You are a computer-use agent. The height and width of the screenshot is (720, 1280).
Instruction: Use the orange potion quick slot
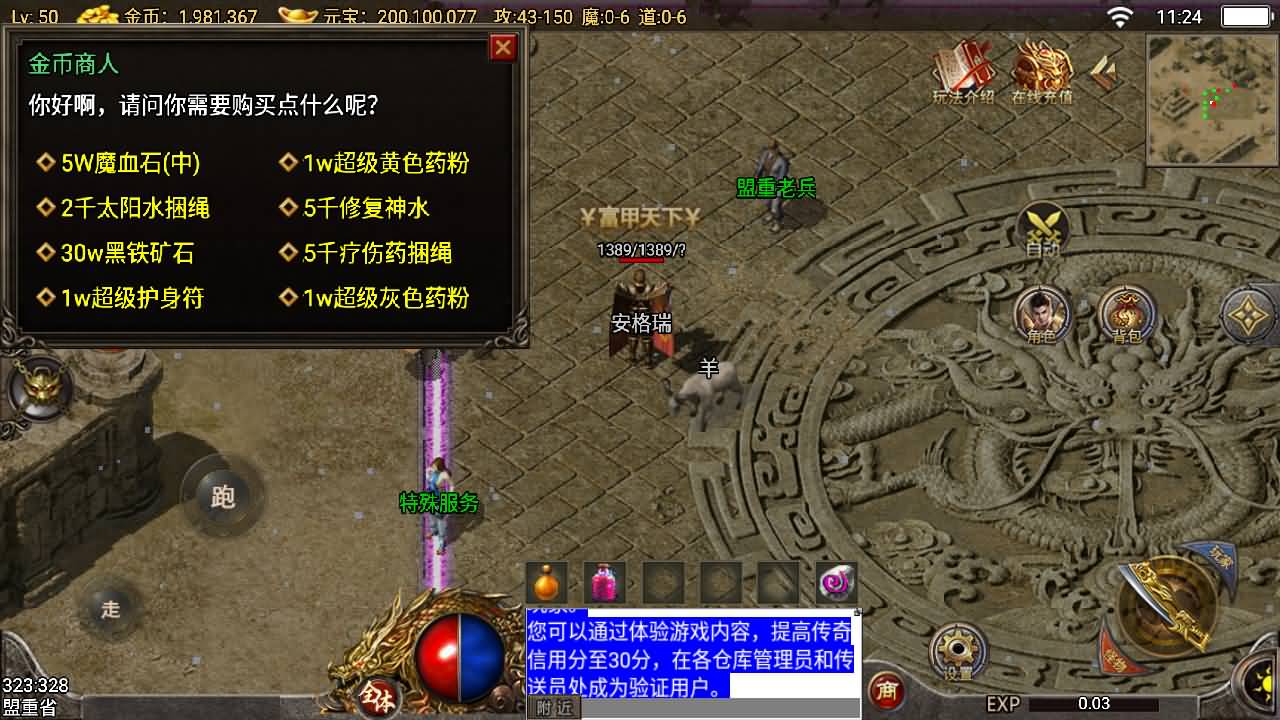point(545,582)
